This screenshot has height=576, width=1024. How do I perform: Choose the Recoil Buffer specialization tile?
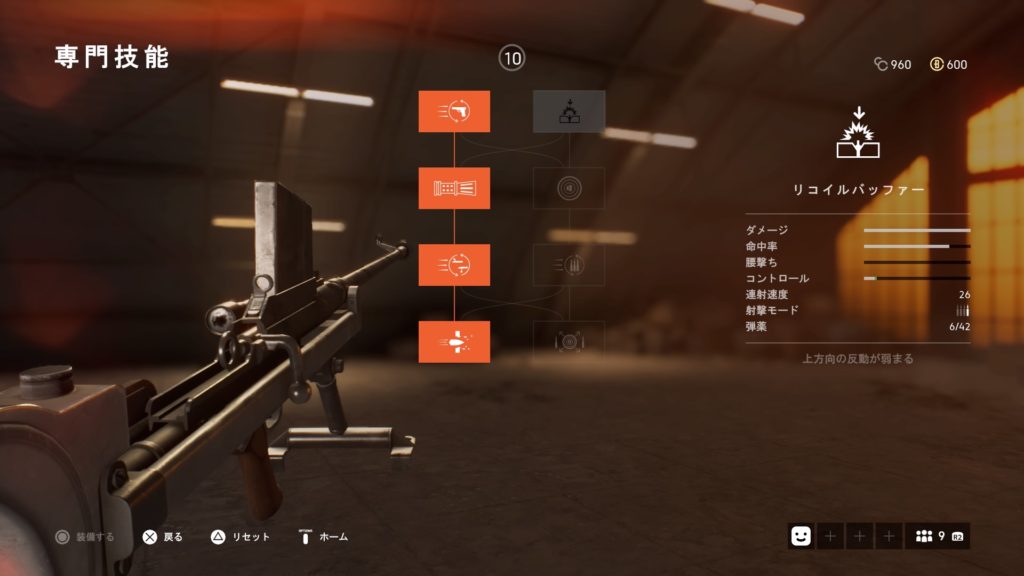pos(569,111)
